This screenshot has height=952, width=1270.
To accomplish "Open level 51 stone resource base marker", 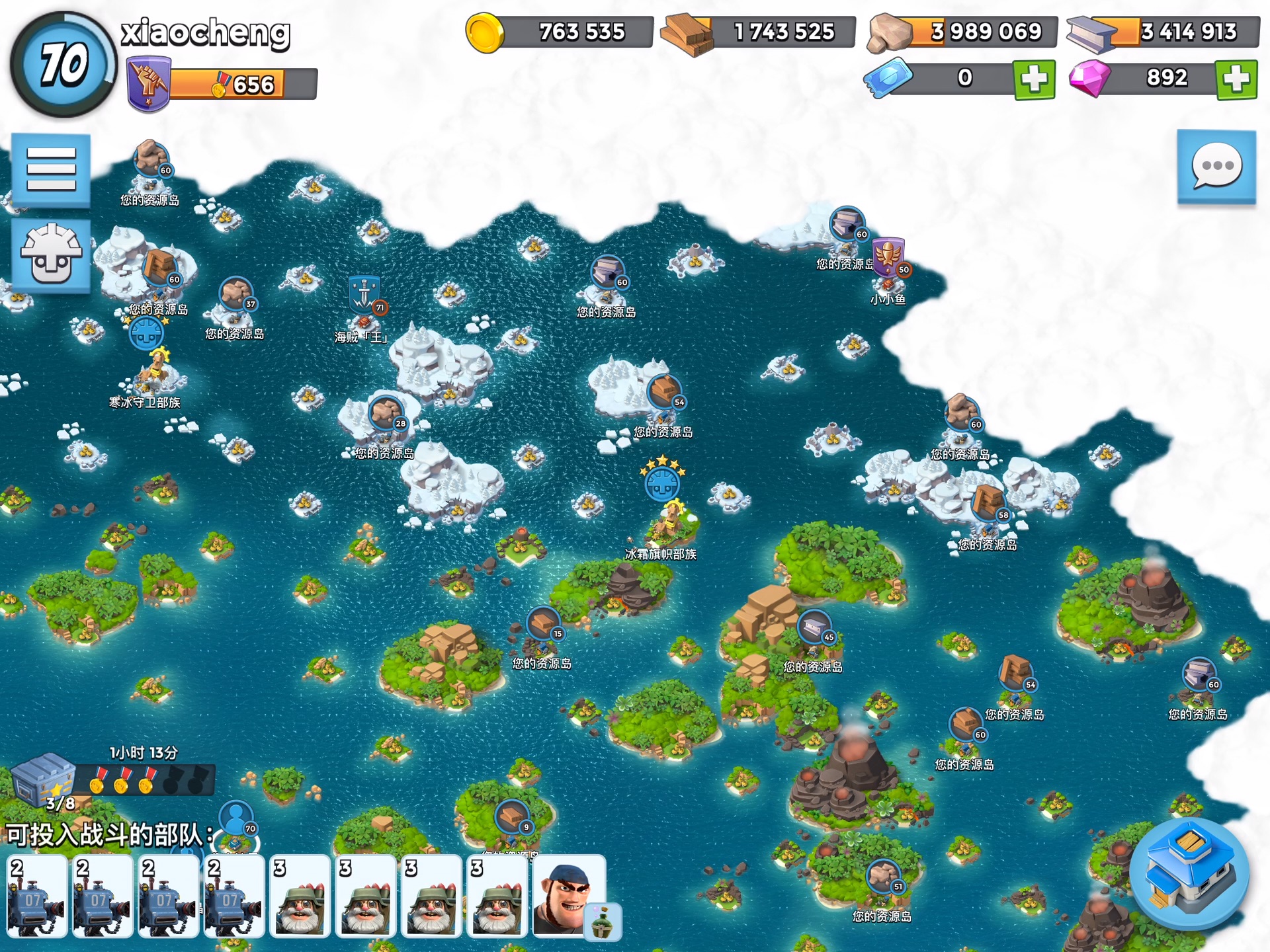I will coord(883,877).
